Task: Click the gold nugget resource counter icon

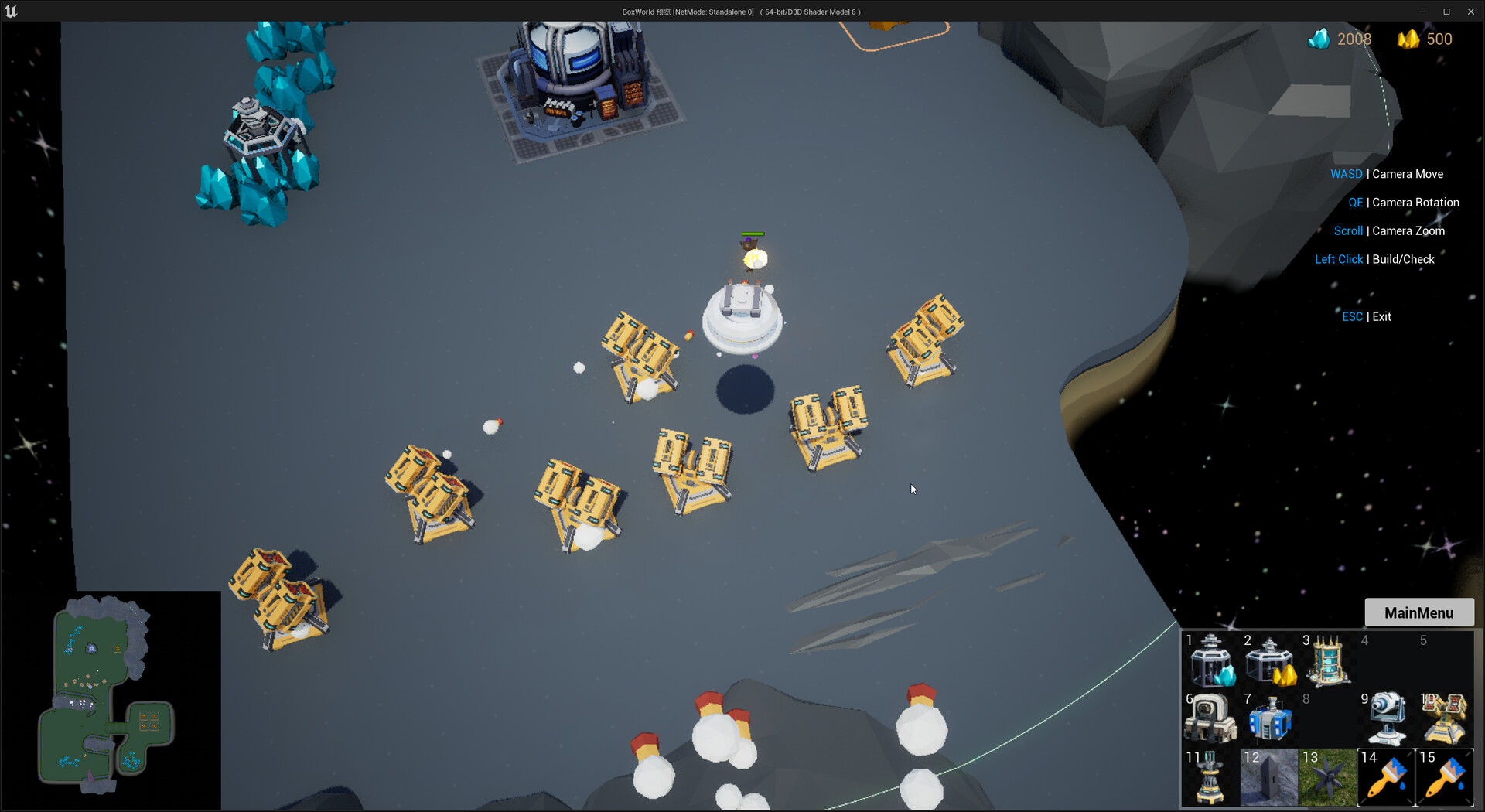Action: [x=1409, y=39]
